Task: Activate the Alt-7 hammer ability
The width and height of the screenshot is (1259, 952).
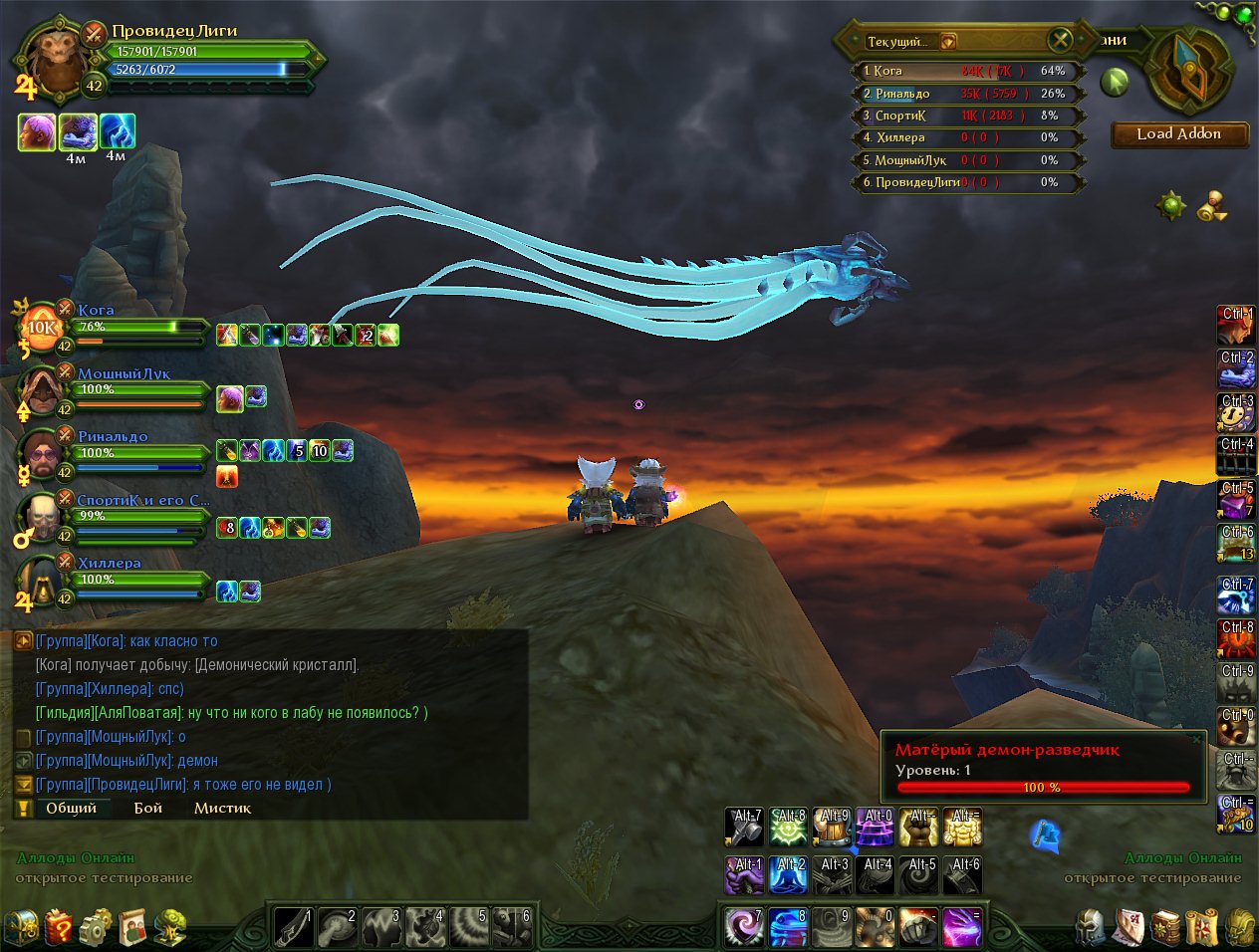Action: (744, 828)
